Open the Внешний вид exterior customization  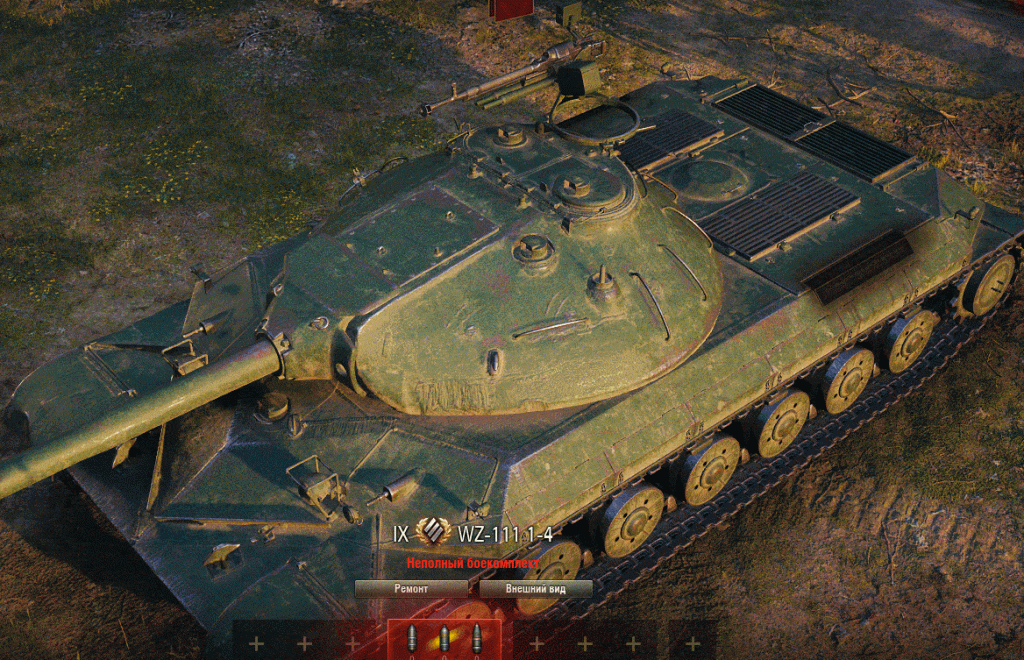pyautogui.click(x=535, y=589)
